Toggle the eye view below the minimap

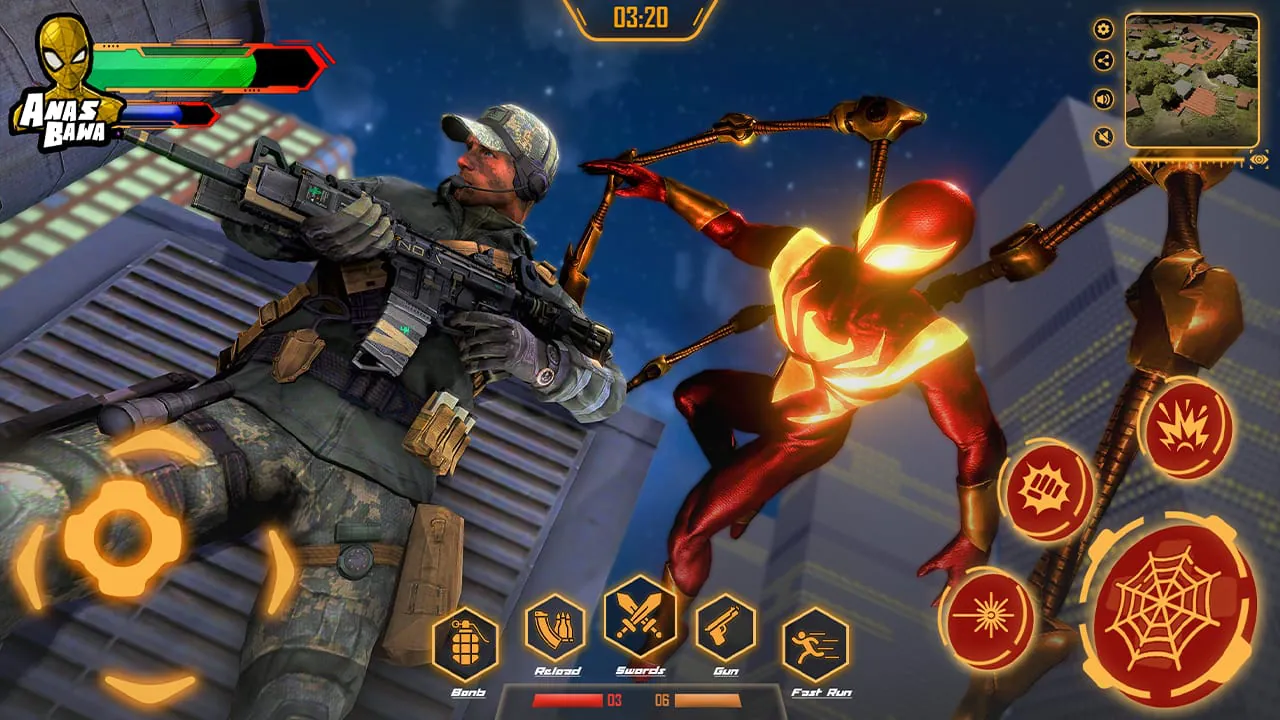click(x=1259, y=160)
